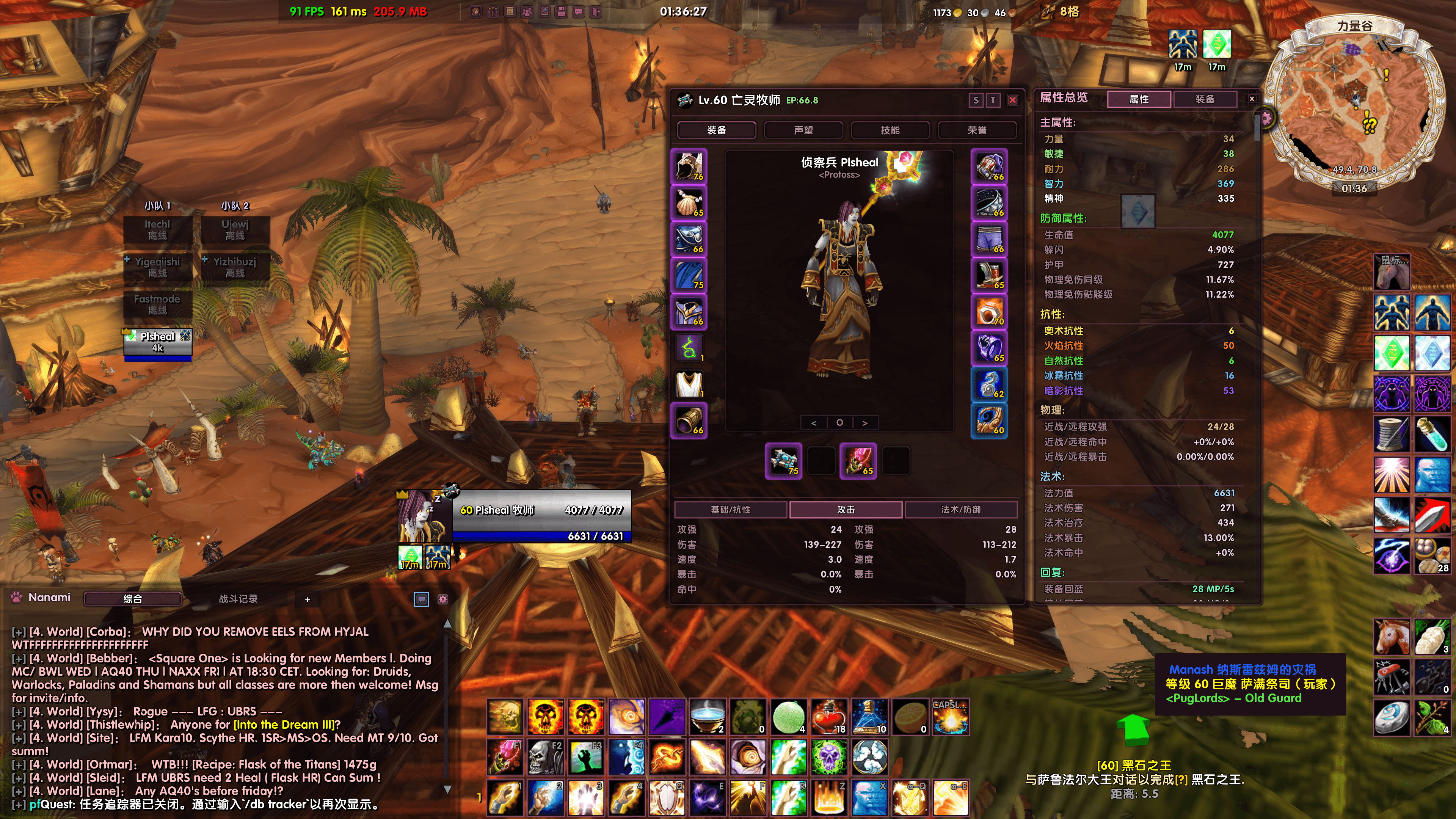Show the 基础/抗性 stats section

(730, 509)
